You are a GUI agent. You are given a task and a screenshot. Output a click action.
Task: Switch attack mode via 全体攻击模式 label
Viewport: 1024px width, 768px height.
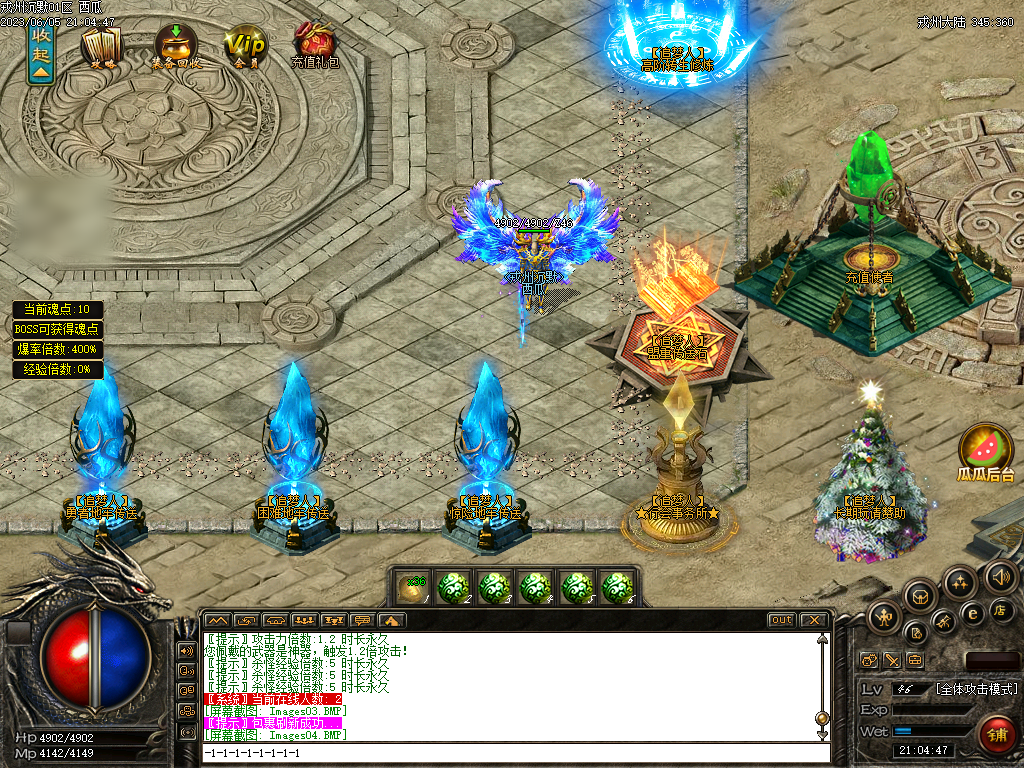[975, 689]
